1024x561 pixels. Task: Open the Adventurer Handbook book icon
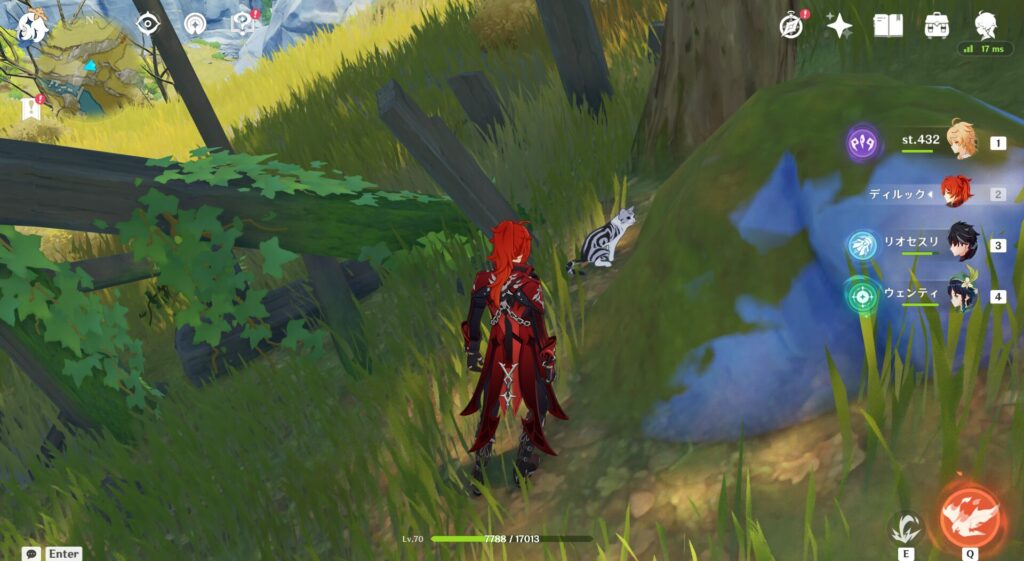pyautogui.click(x=888, y=26)
